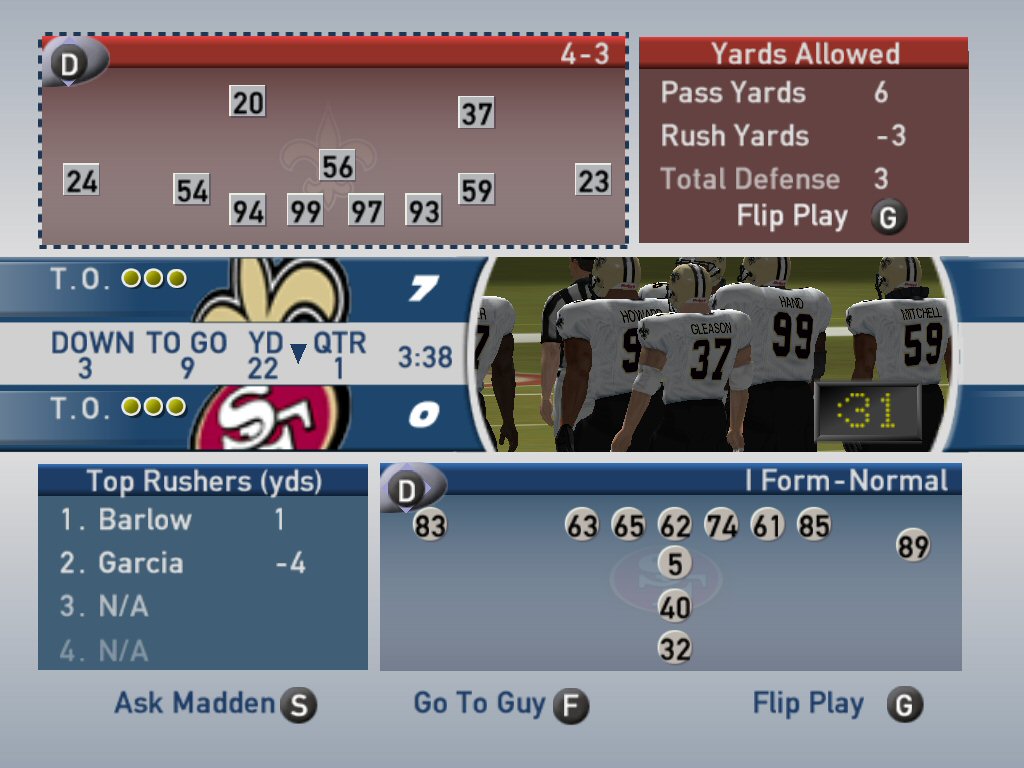Choose cornerback marker 23 in the defense diagram

coord(593,181)
